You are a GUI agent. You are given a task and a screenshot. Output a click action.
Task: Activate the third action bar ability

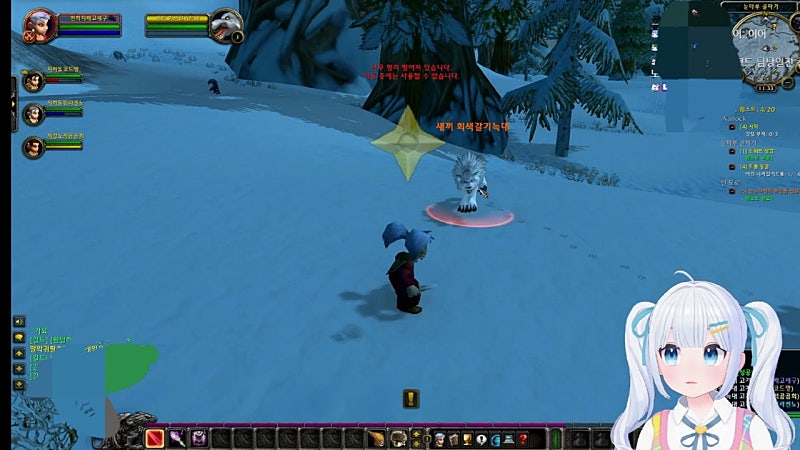[x=199, y=438]
